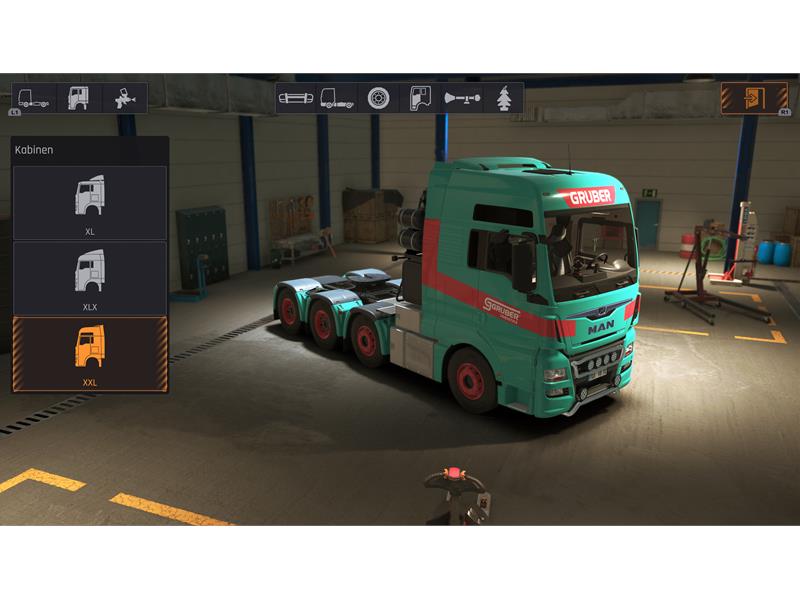Choose the XLX cabin
Screen dimensions: 800x600
point(89,278)
